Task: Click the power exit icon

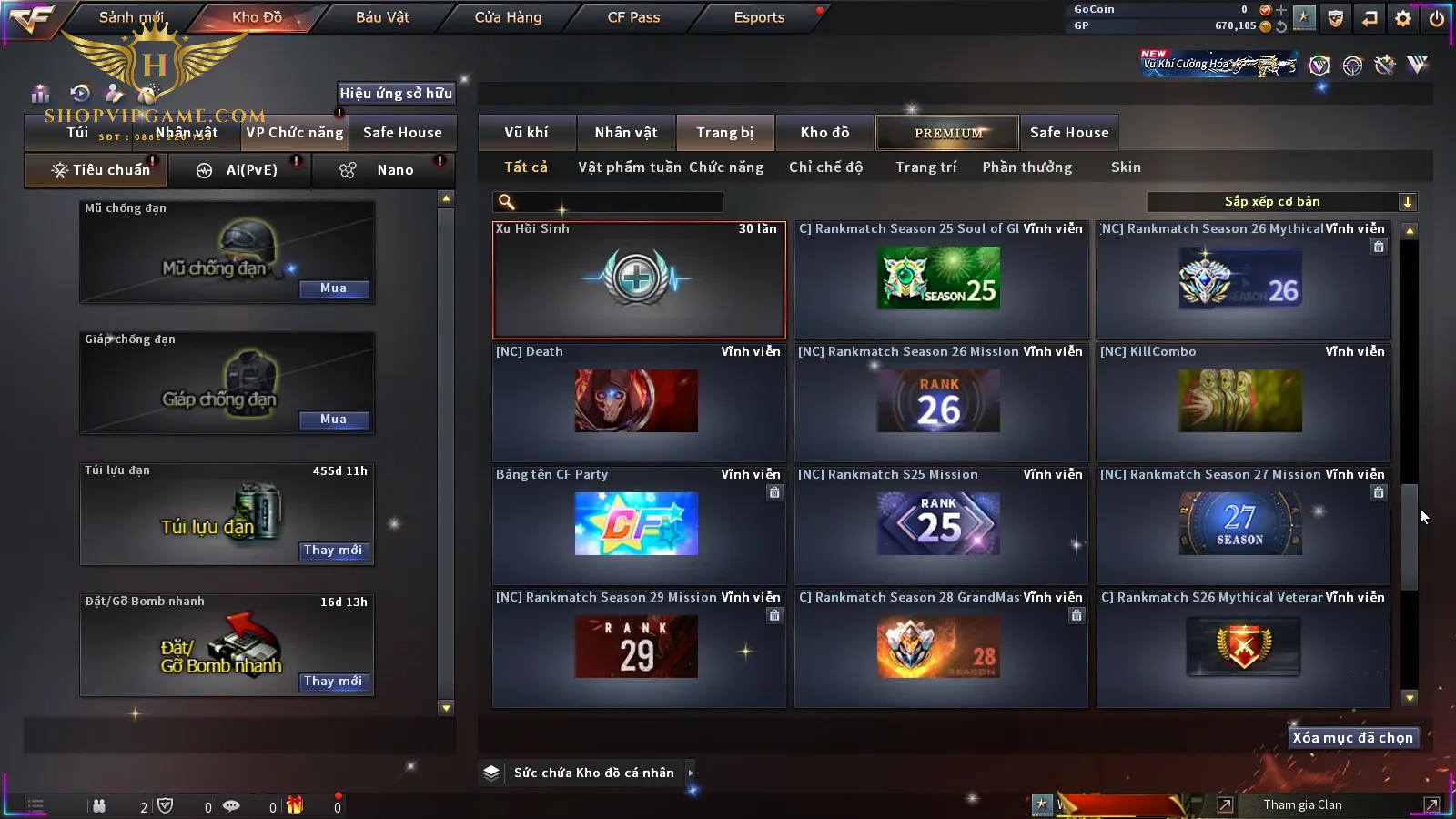Action: pyautogui.click(x=1437, y=18)
